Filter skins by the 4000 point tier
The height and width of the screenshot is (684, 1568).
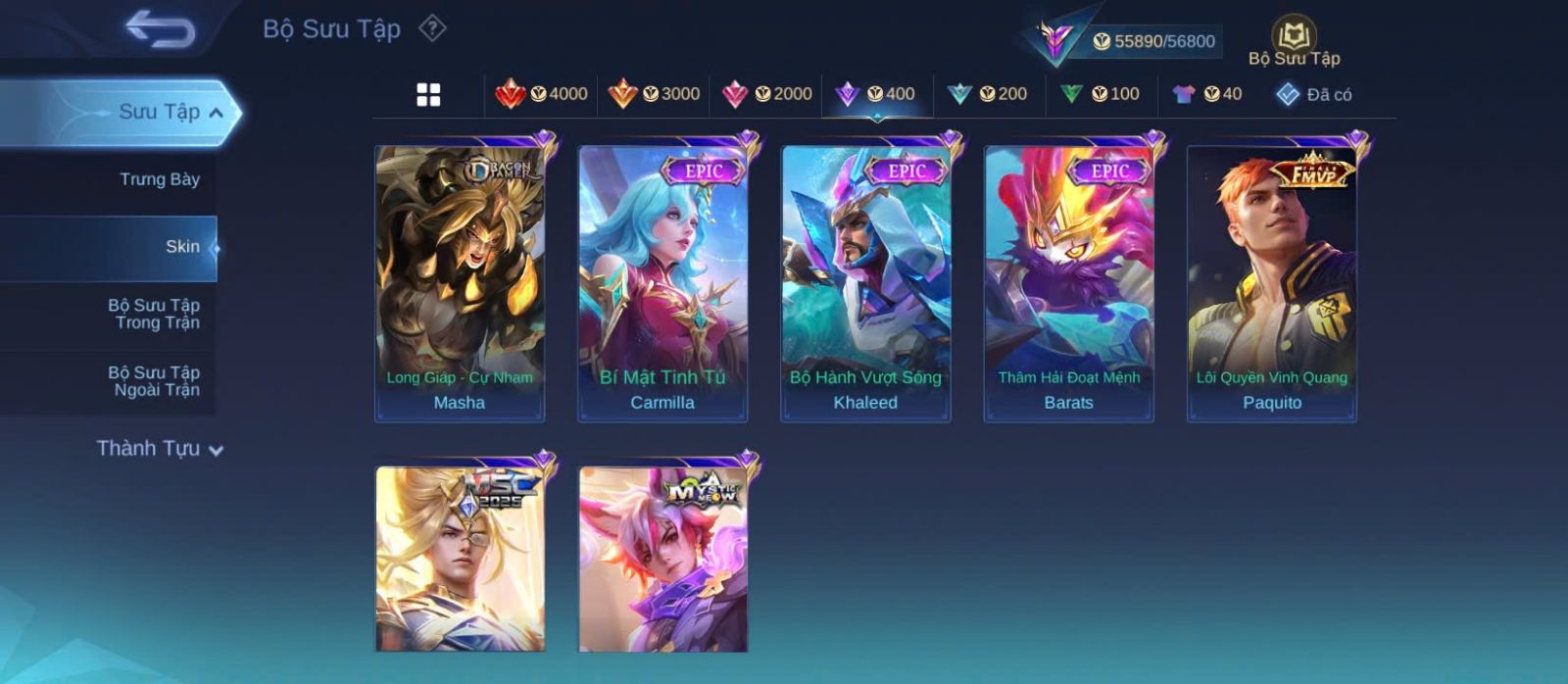(x=541, y=94)
